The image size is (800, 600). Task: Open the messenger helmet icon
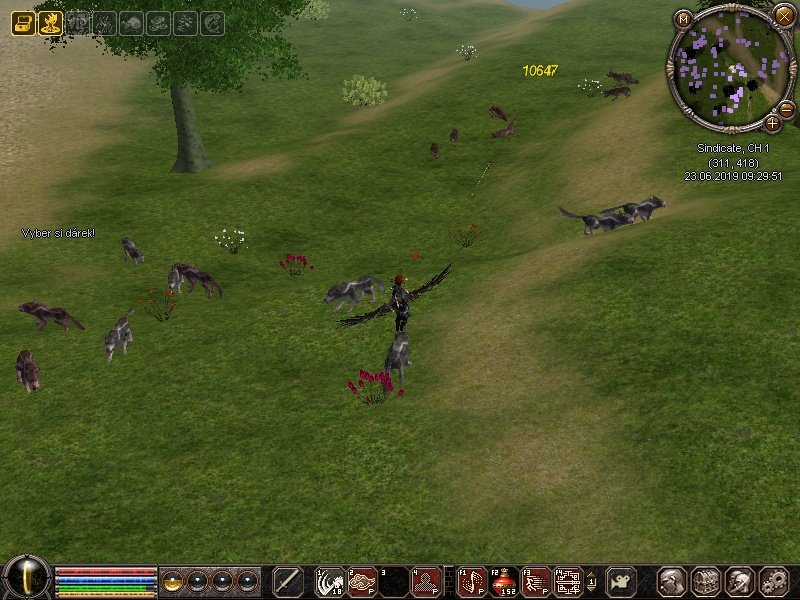click(740, 581)
